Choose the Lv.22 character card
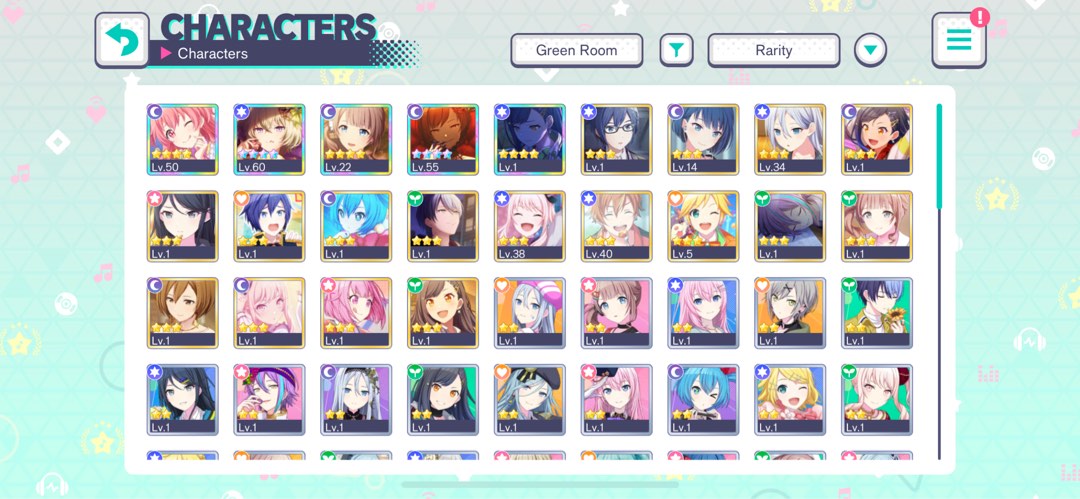 click(357, 140)
